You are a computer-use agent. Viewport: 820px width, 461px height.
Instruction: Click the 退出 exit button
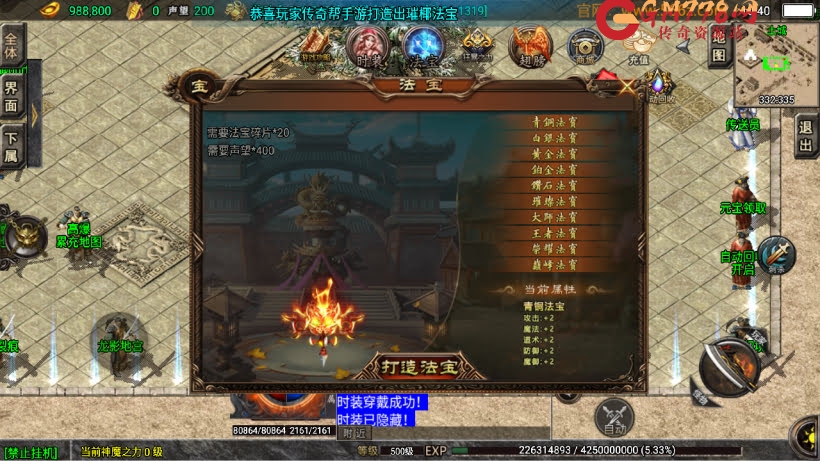coord(806,137)
